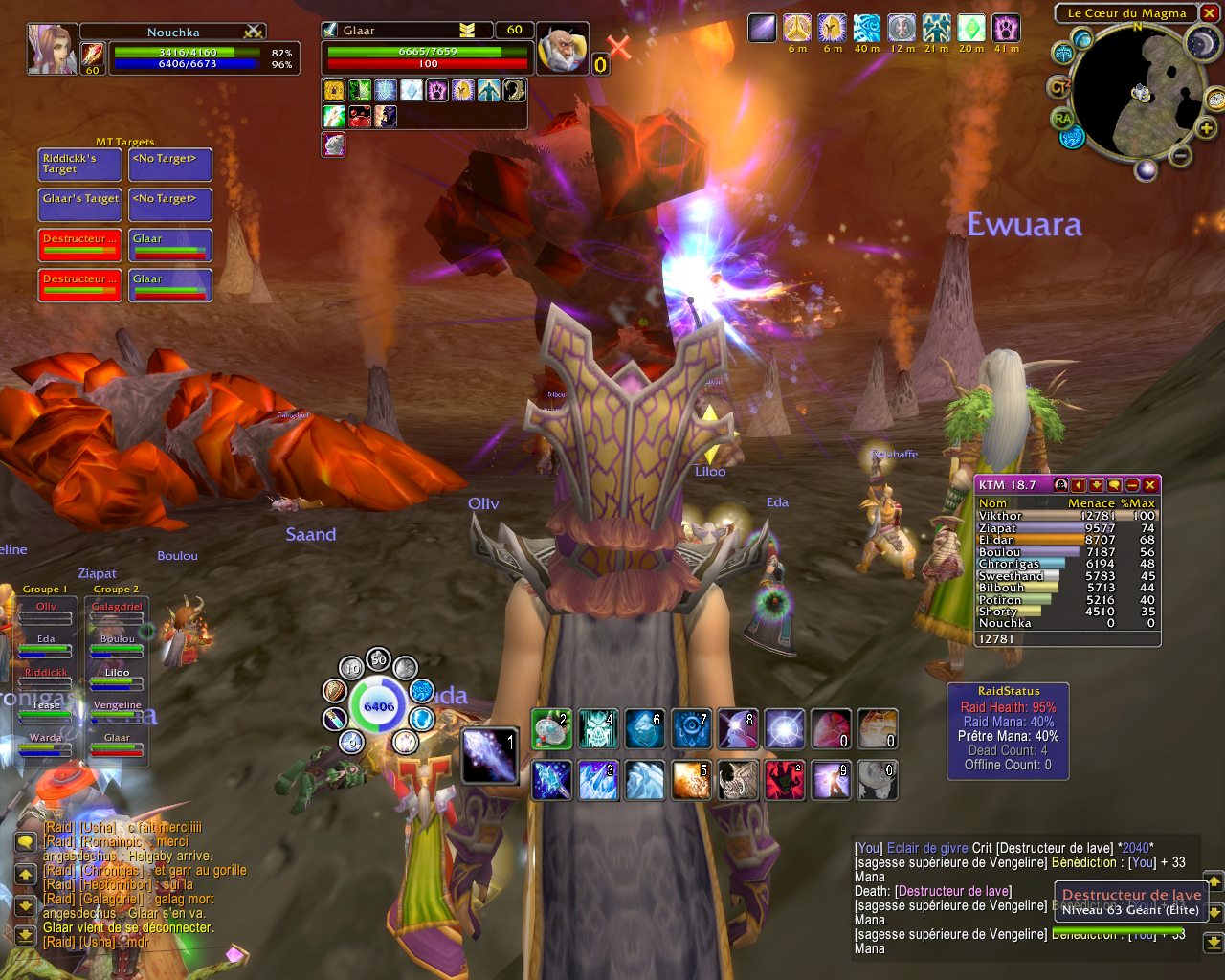Activate the green trinket ability on key 2
Image resolution: width=1225 pixels, height=980 pixels.
tap(551, 729)
